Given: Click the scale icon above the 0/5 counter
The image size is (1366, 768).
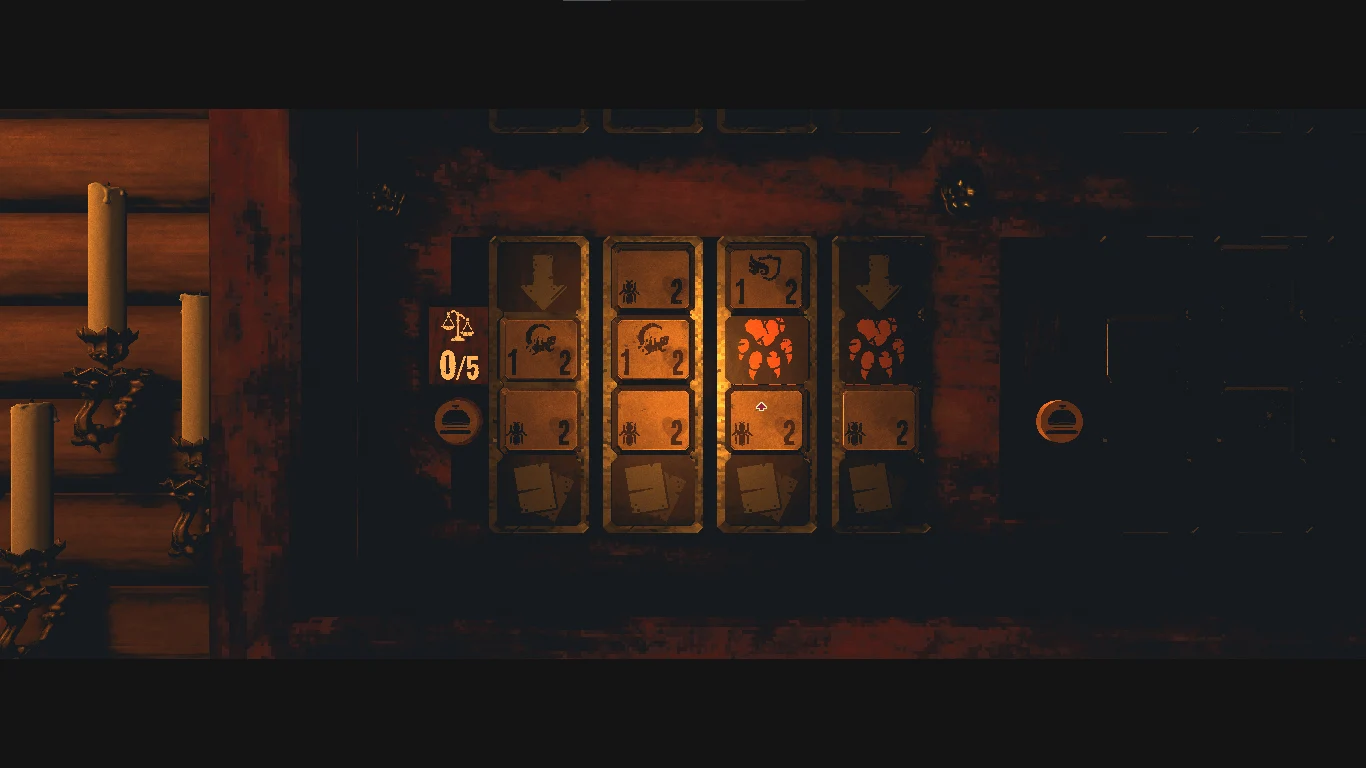Looking at the screenshot, I should (x=455, y=326).
